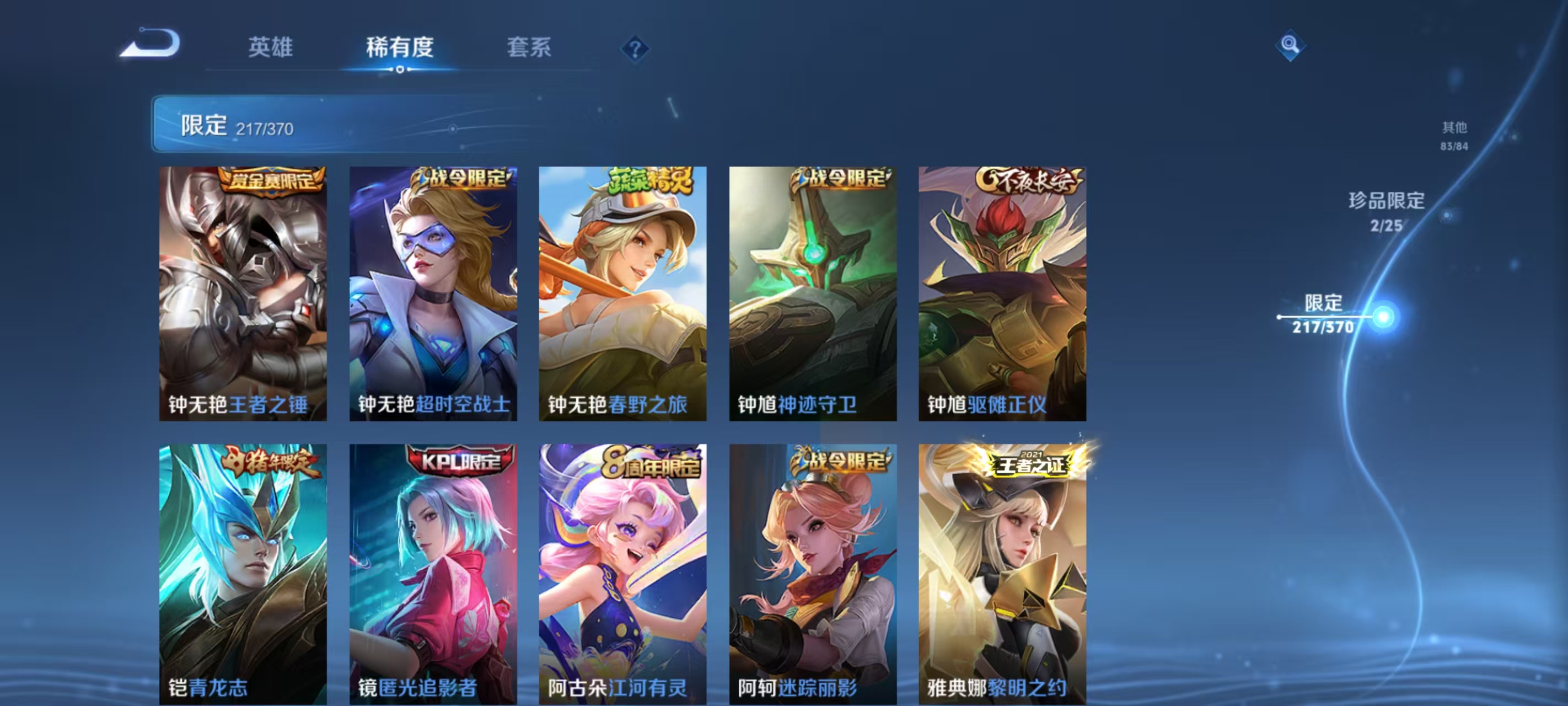The width and height of the screenshot is (1568, 706).
Task: Click the magnifier search icon at top right
Action: [1292, 45]
